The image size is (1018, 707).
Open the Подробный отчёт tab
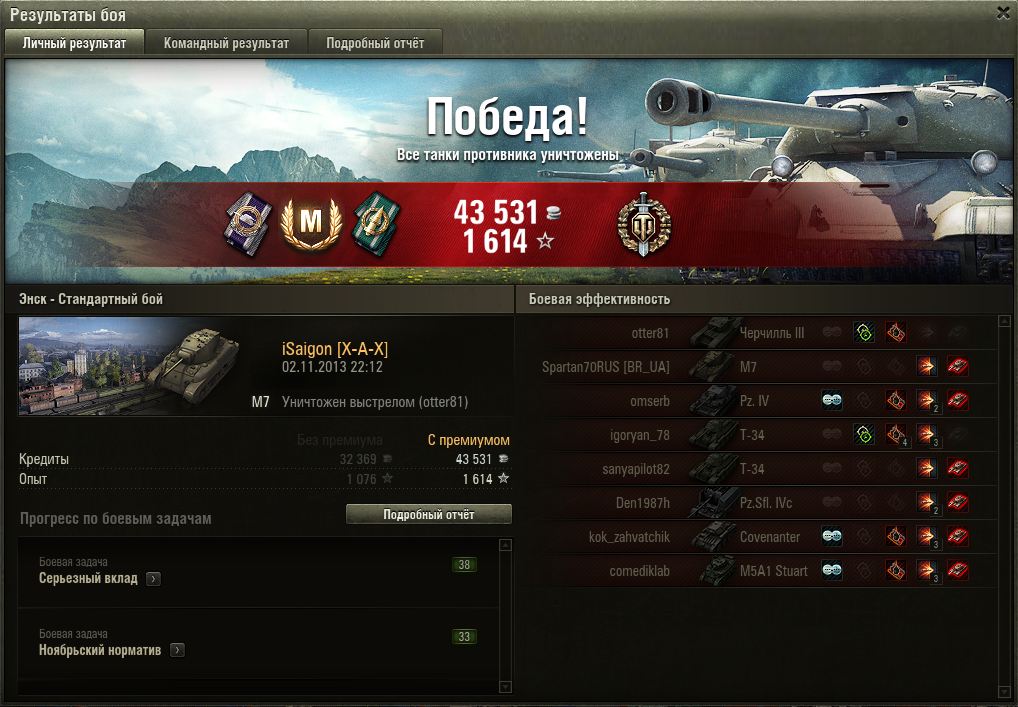(375, 43)
